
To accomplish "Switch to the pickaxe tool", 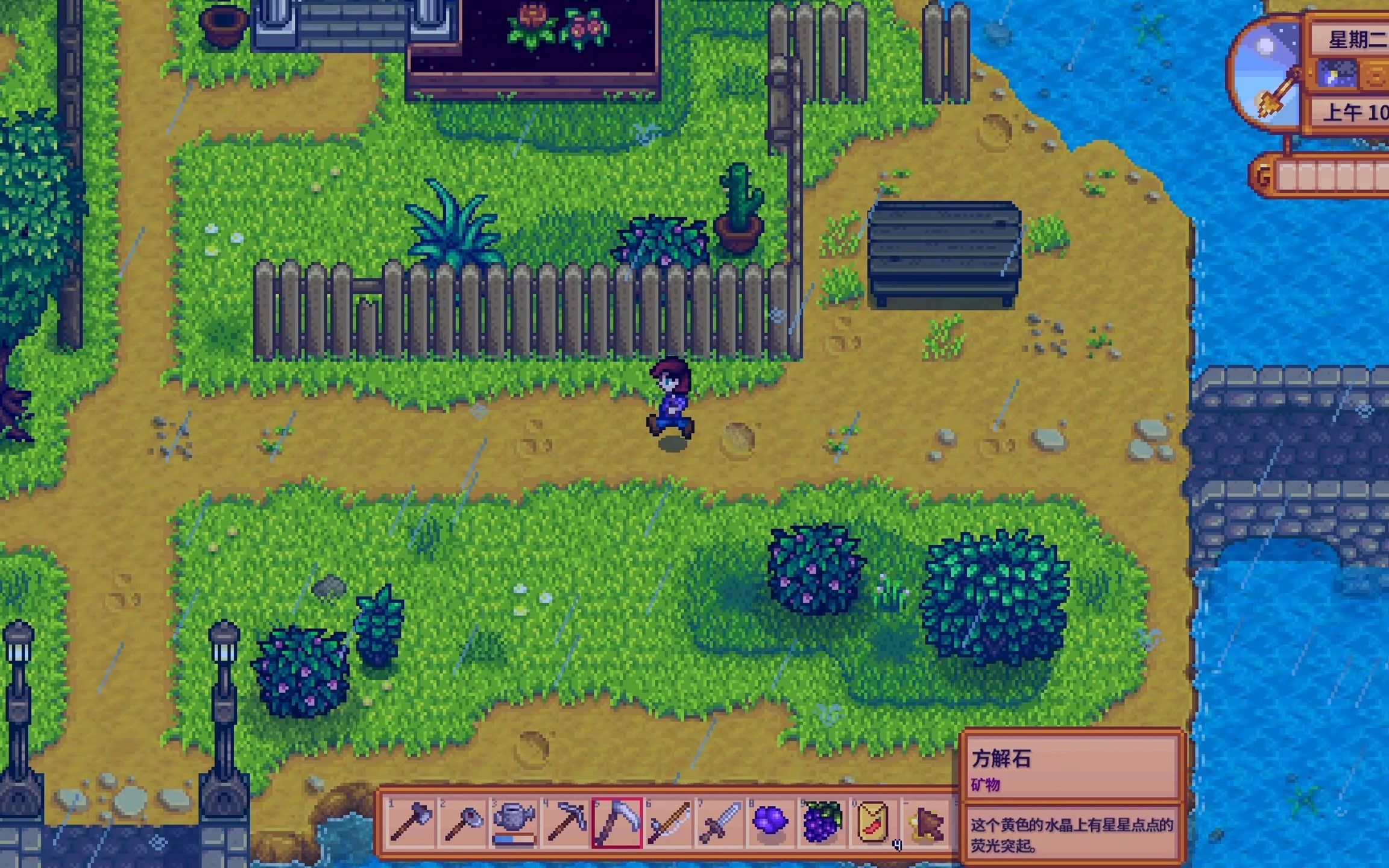I will point(565,822).
